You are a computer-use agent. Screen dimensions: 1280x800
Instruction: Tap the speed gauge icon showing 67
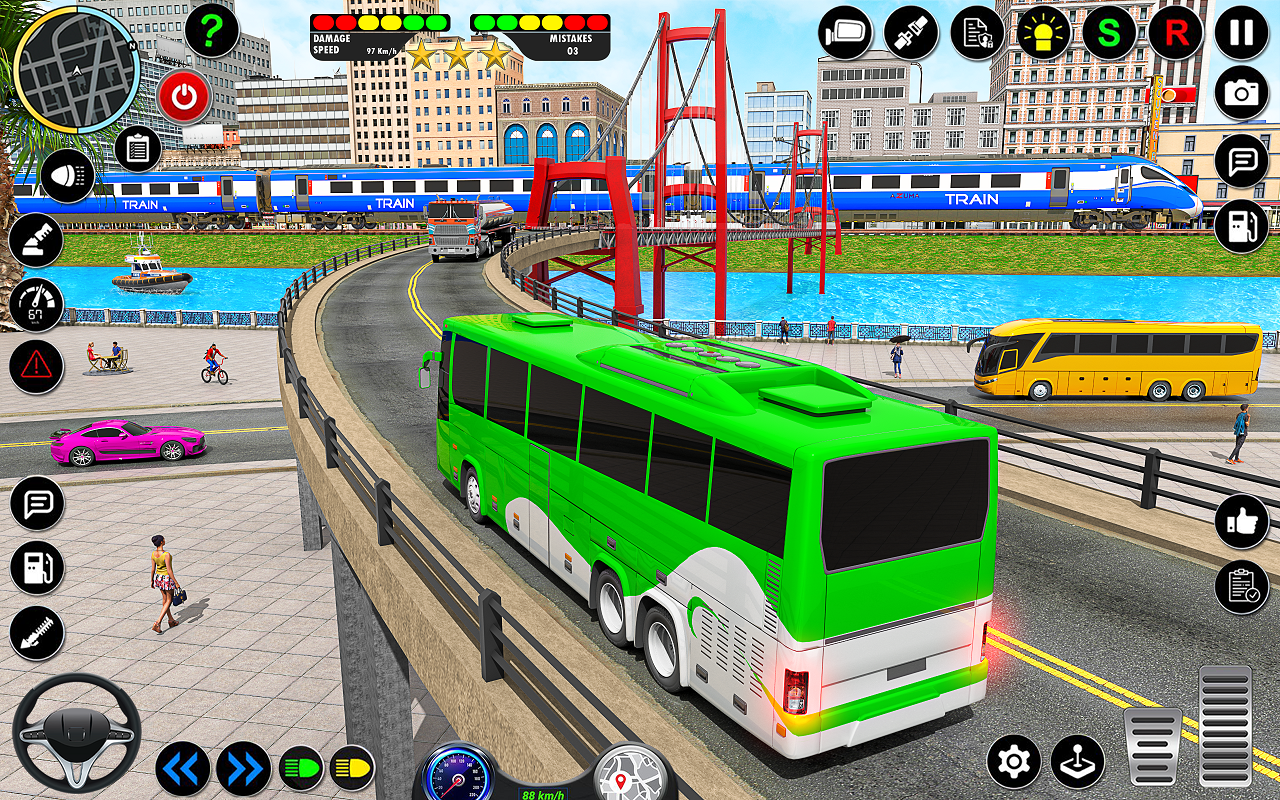tap(37, 304)
